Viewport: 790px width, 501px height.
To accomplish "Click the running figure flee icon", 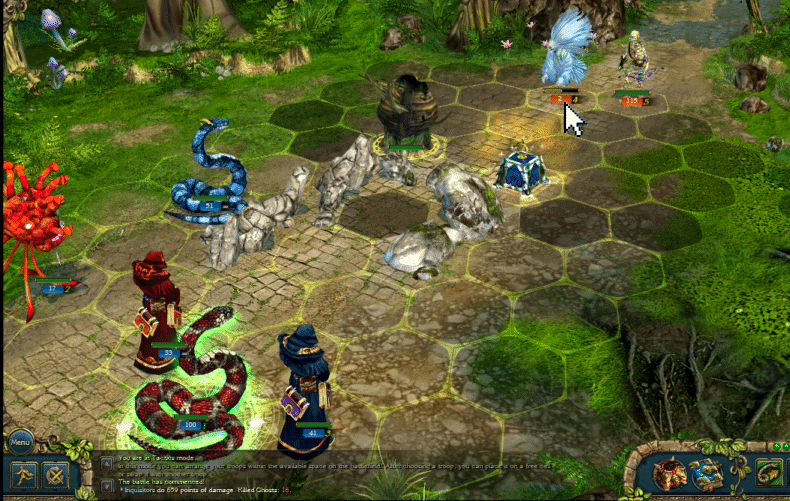I will [x=22, y=474].
